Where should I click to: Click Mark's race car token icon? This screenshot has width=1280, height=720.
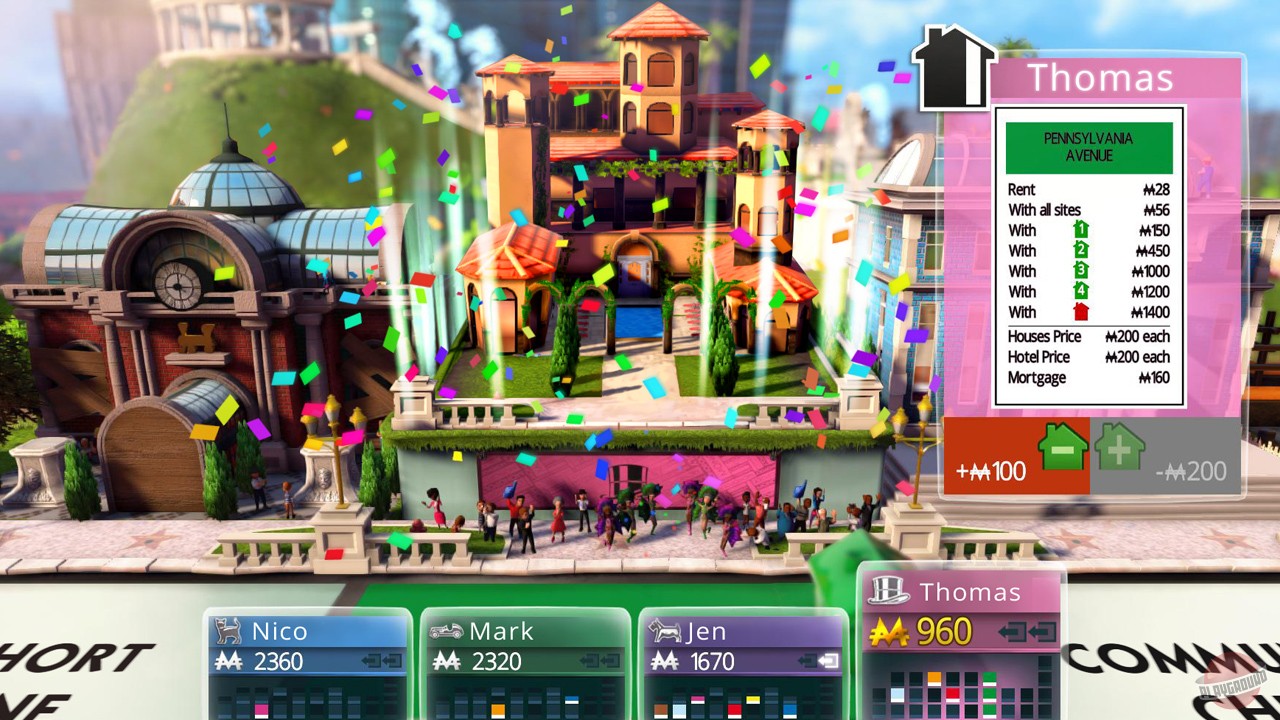coord(447,630)
